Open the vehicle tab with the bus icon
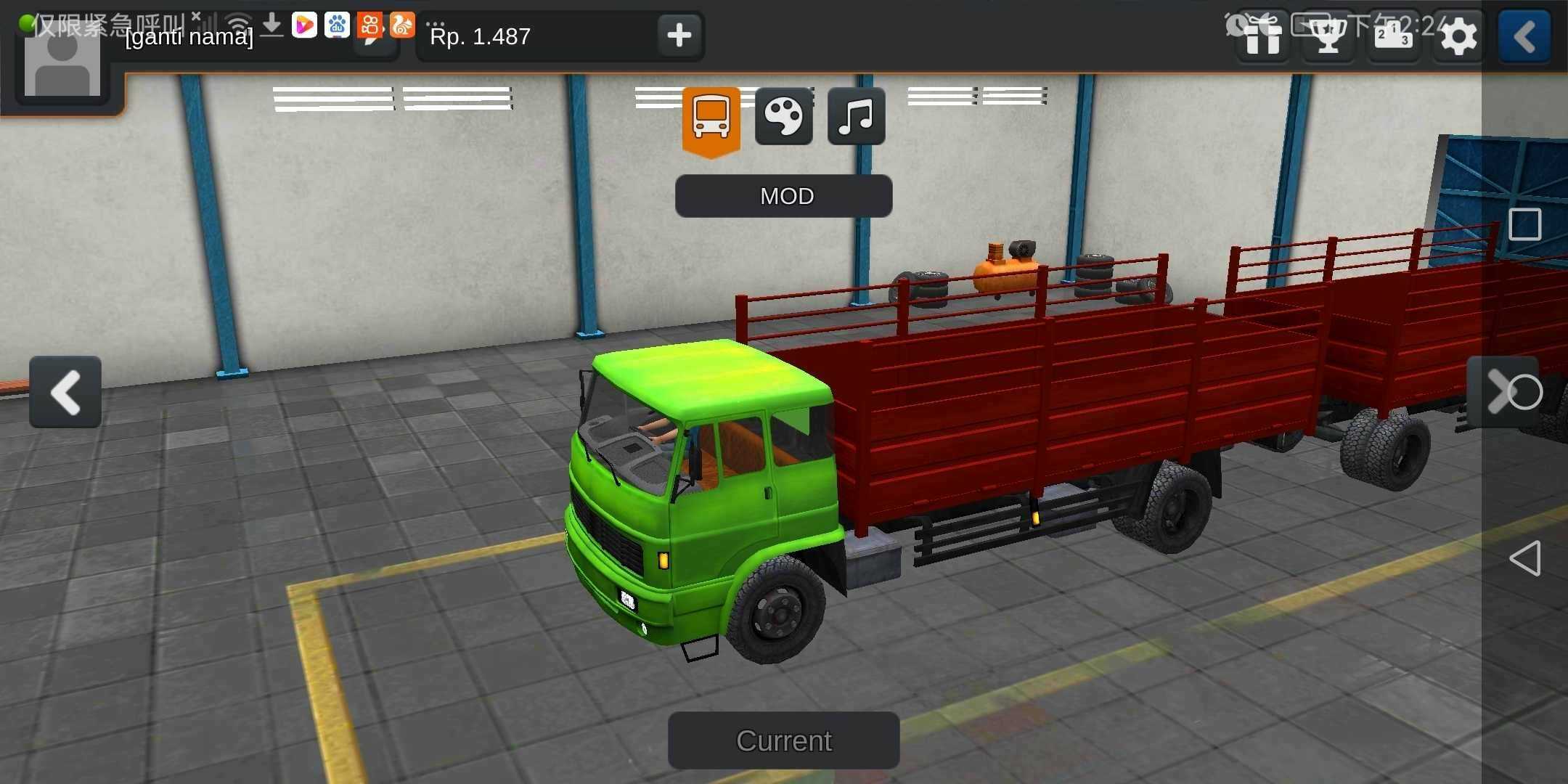The height and width of the screenshot is (784, 1568). click(711, 118)
